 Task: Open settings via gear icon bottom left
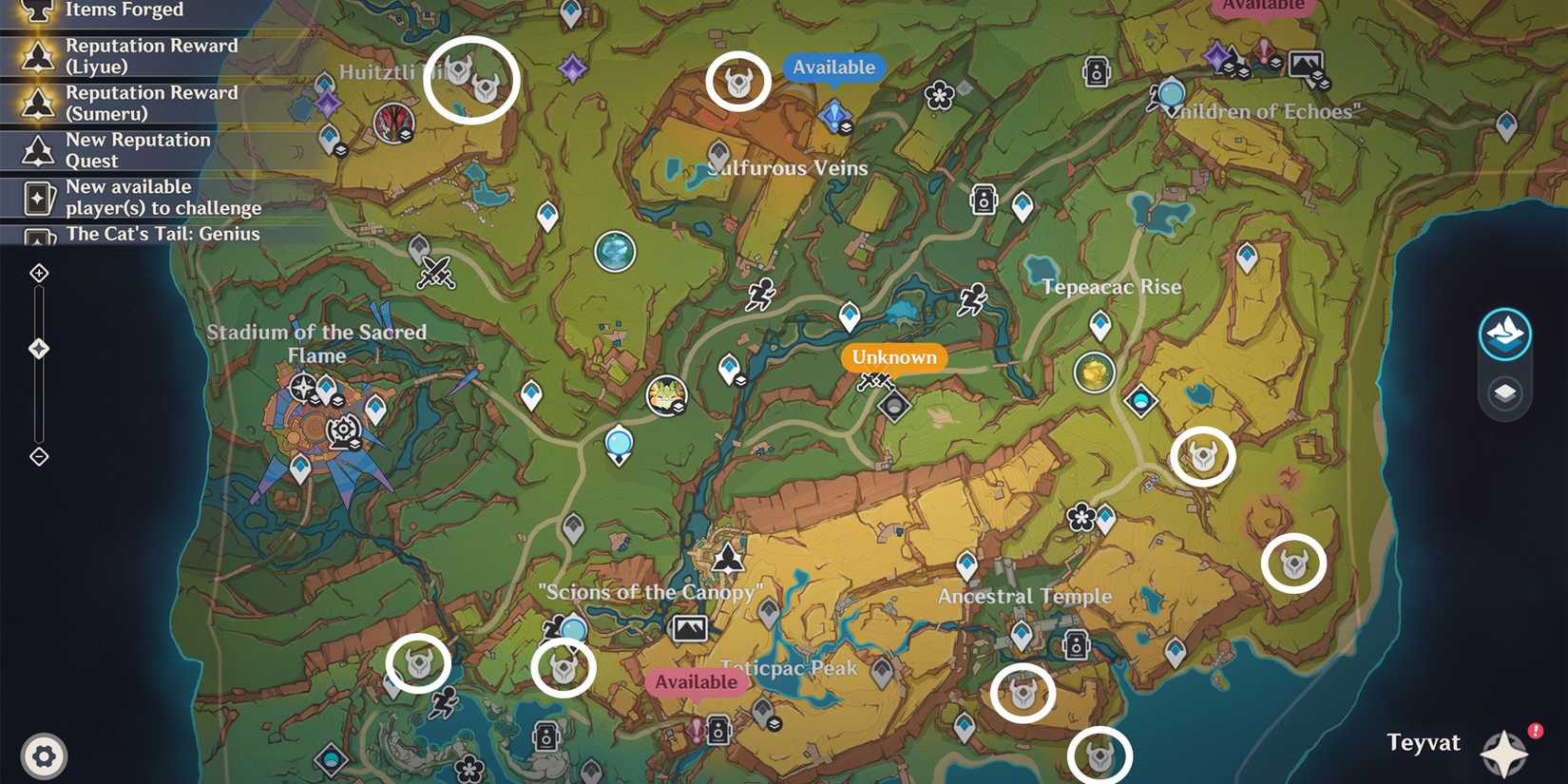click(42, 755)
